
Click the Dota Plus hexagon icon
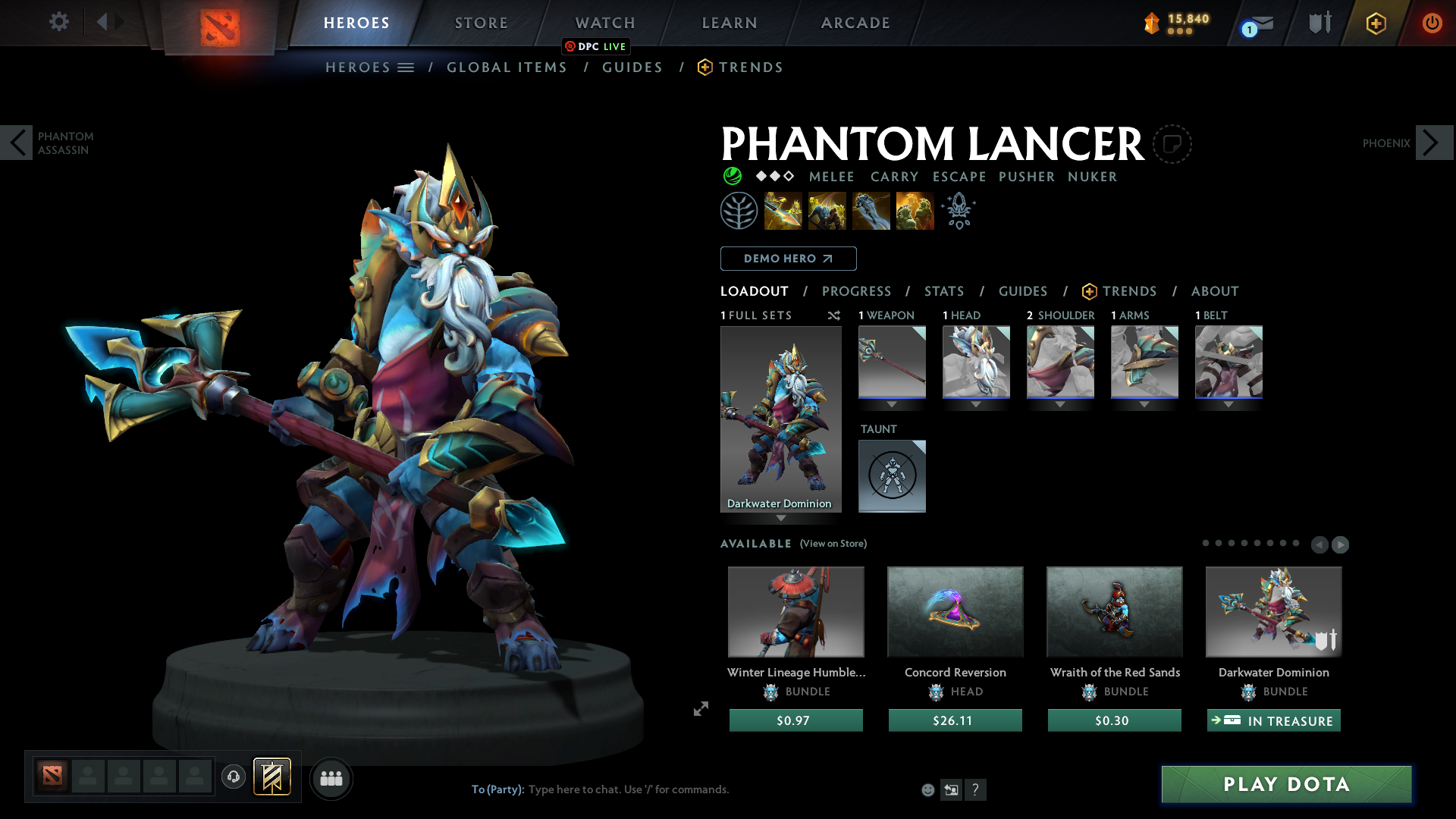[x=1375, y=22]
